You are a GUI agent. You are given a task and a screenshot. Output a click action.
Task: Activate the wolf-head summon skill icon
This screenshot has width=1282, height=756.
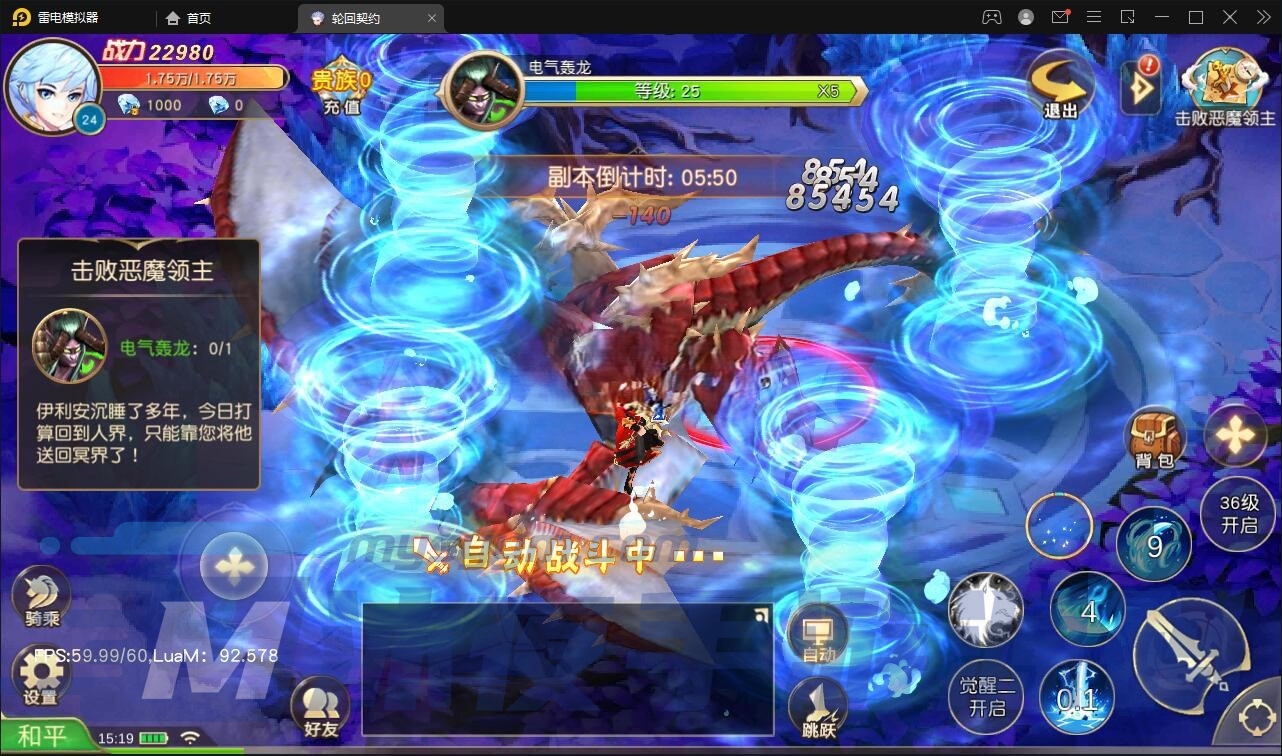[x=985, y=612]
